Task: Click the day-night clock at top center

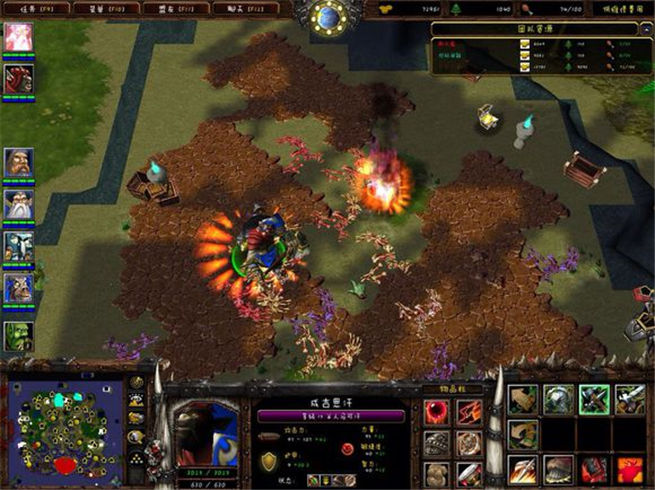Action: tap(328, 15)
